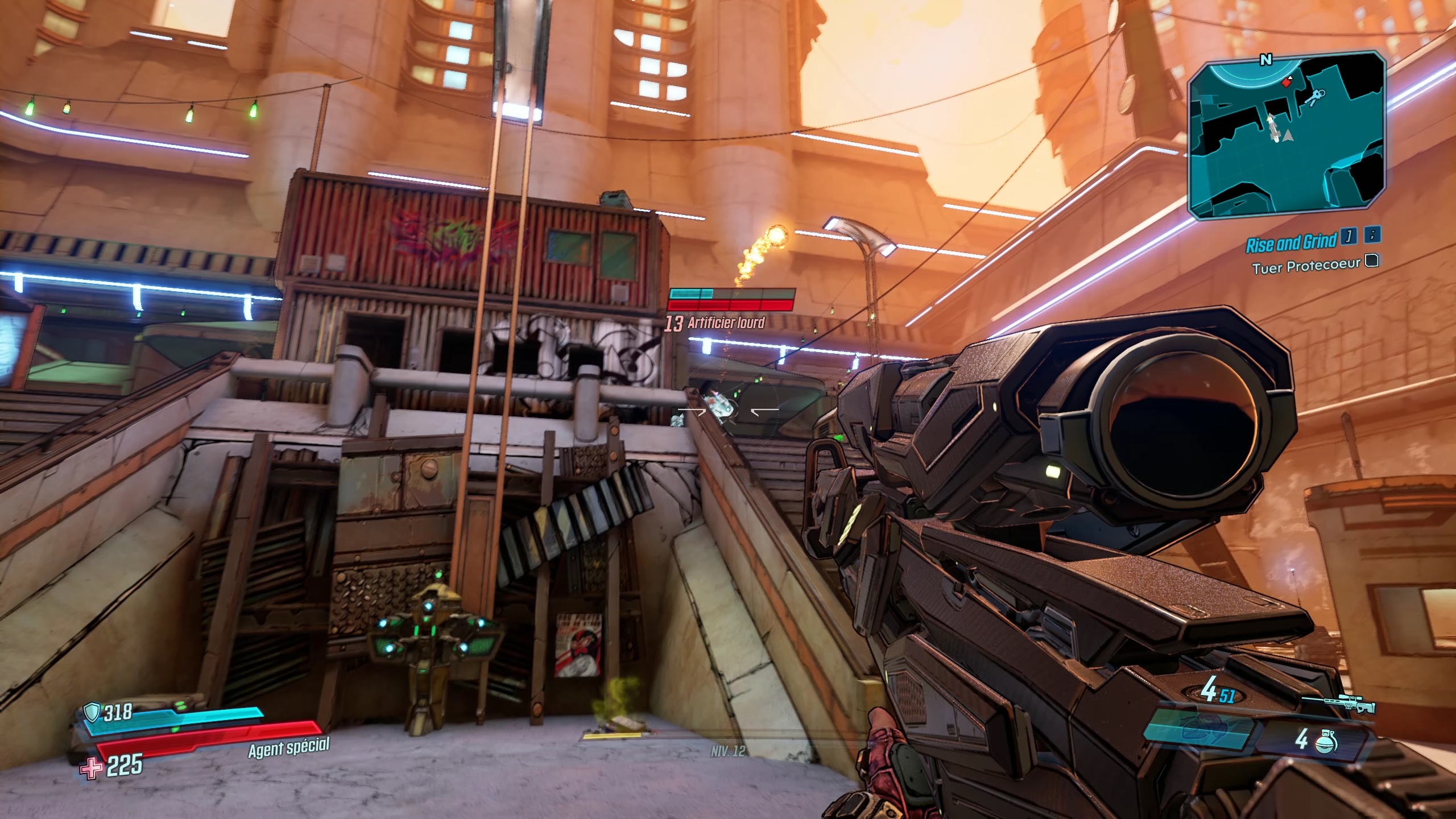Toggle the Tuer Protecoeur objective checkbox
The height and width of the screenshot is (819, 1456).
1372,260
